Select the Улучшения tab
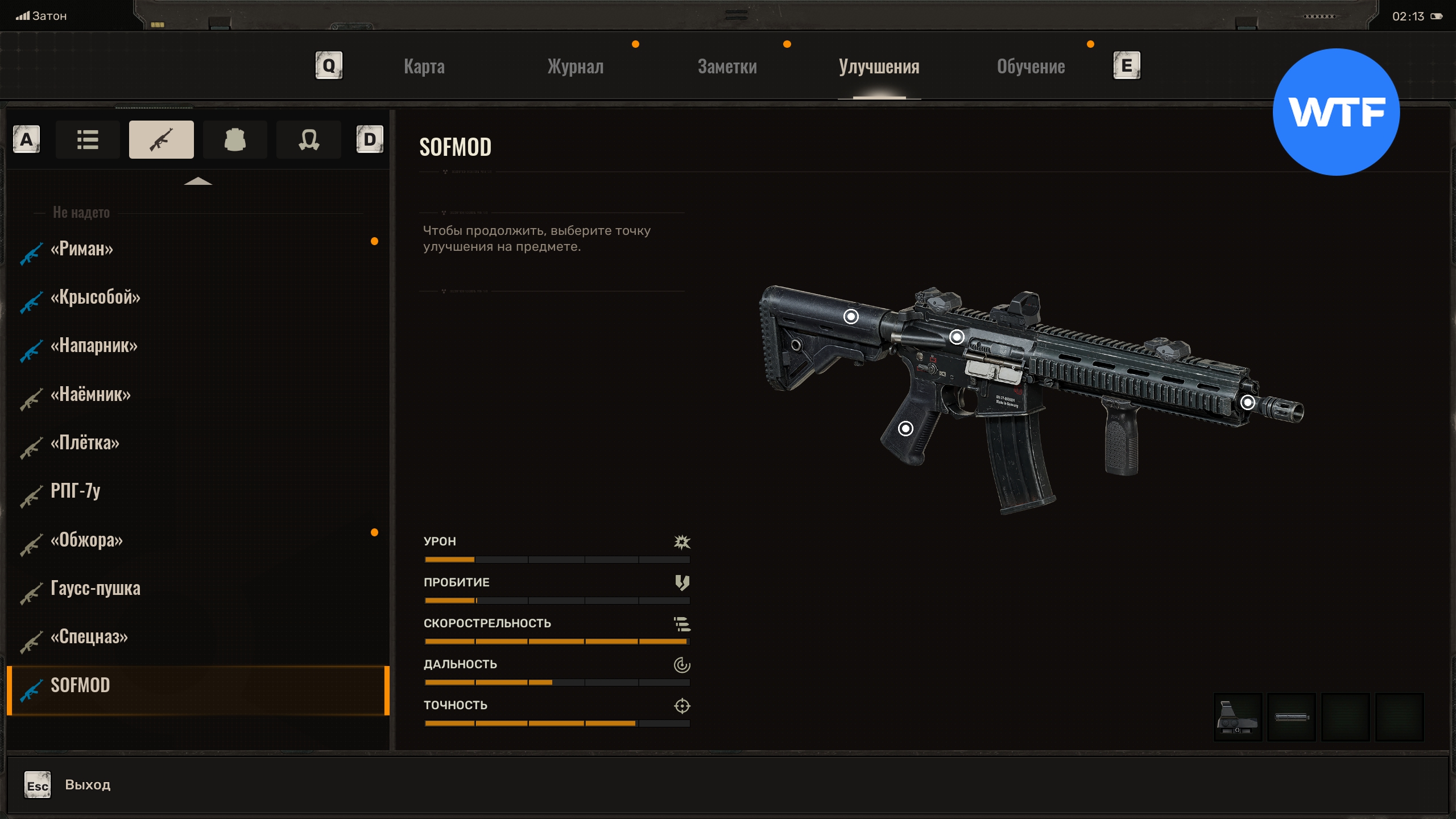 tap(879, 67)
